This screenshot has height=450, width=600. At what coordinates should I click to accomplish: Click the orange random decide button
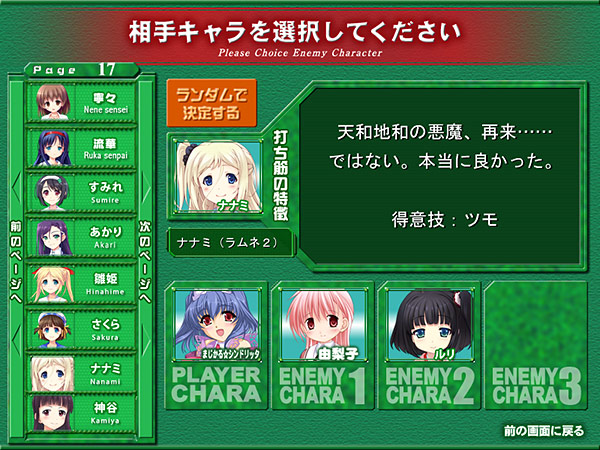(x=208, y=104)
